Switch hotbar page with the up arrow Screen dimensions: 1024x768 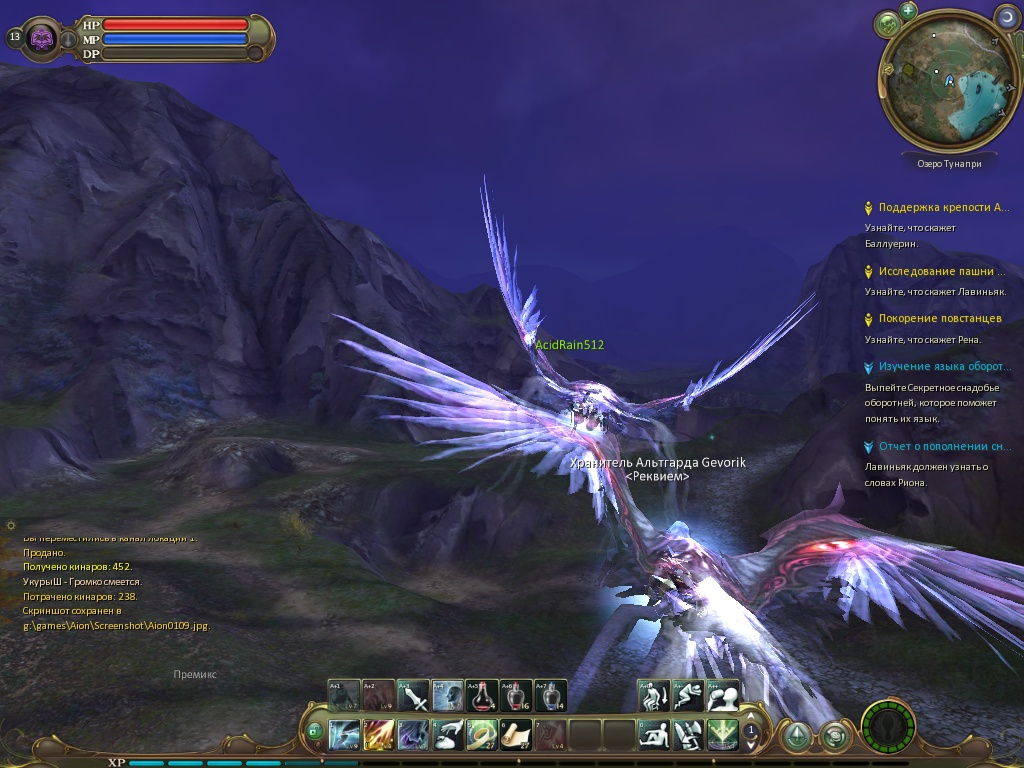coord(751,722)
